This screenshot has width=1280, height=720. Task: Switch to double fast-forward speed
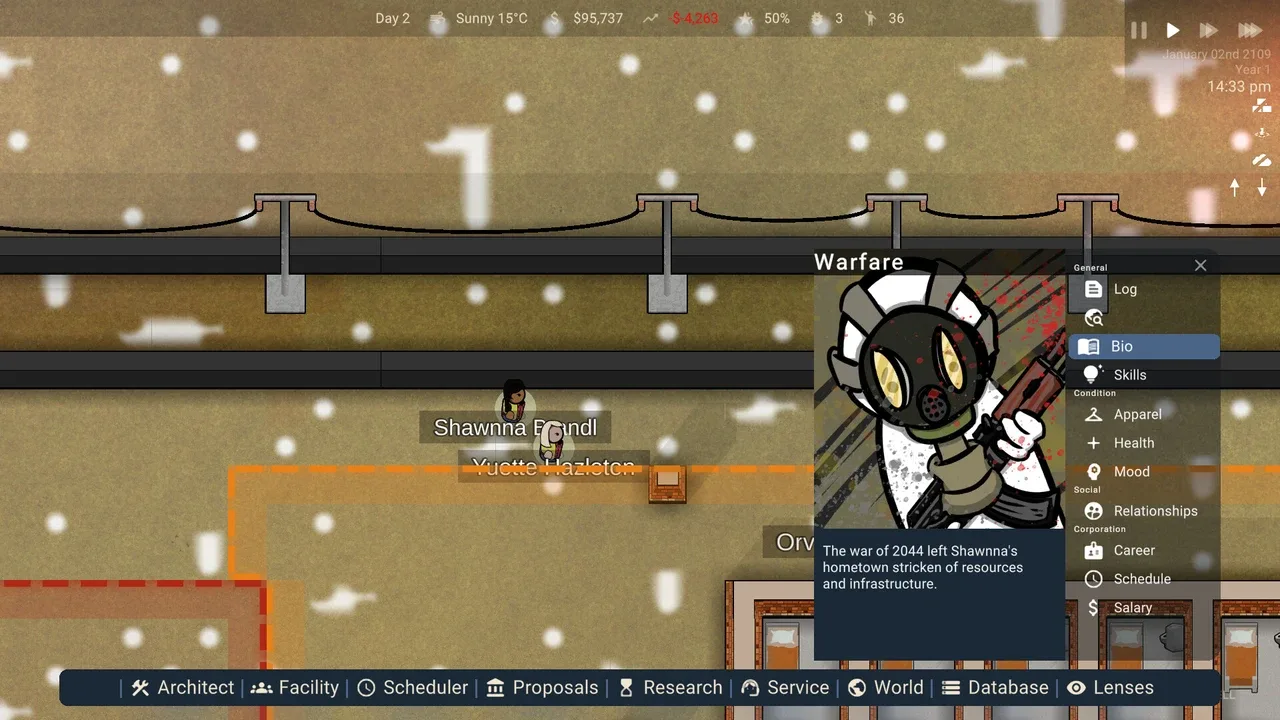point(1208,31)
